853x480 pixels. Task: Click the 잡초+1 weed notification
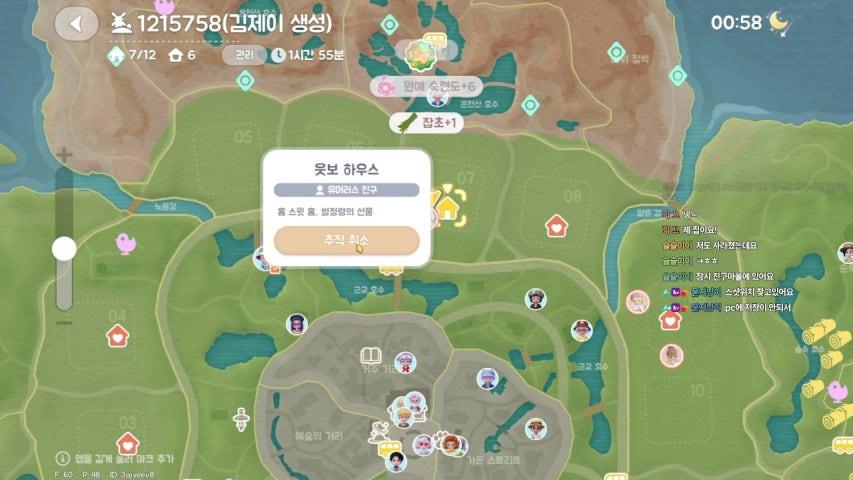tap(425, 123)
